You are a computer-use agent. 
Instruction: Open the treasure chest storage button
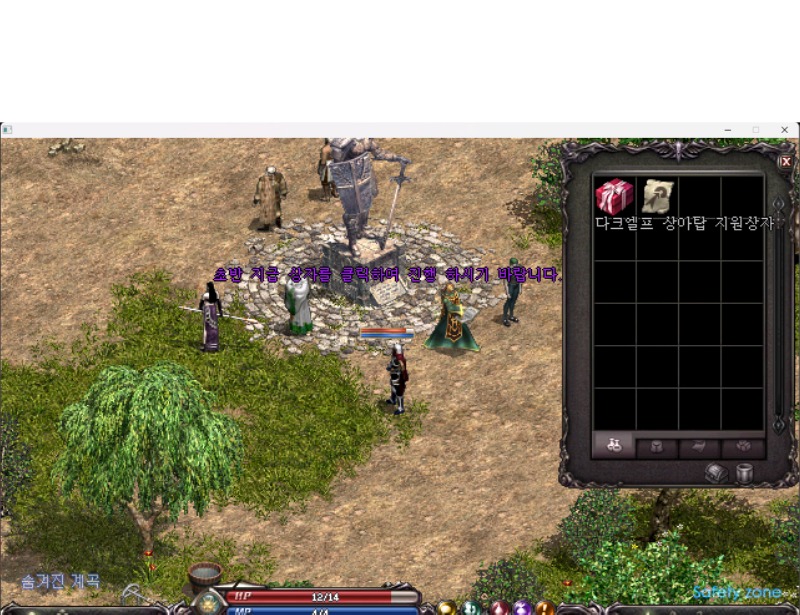click(x=717, y=474)
